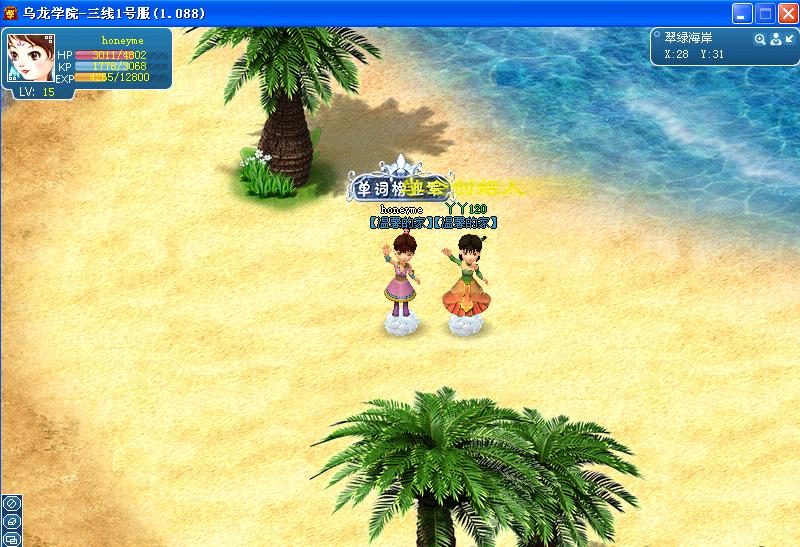The width and height of the screenshot is (800, 547).
Task: Click the circle-slash icon in the side toolbar
Action: (x=11, y=503)
